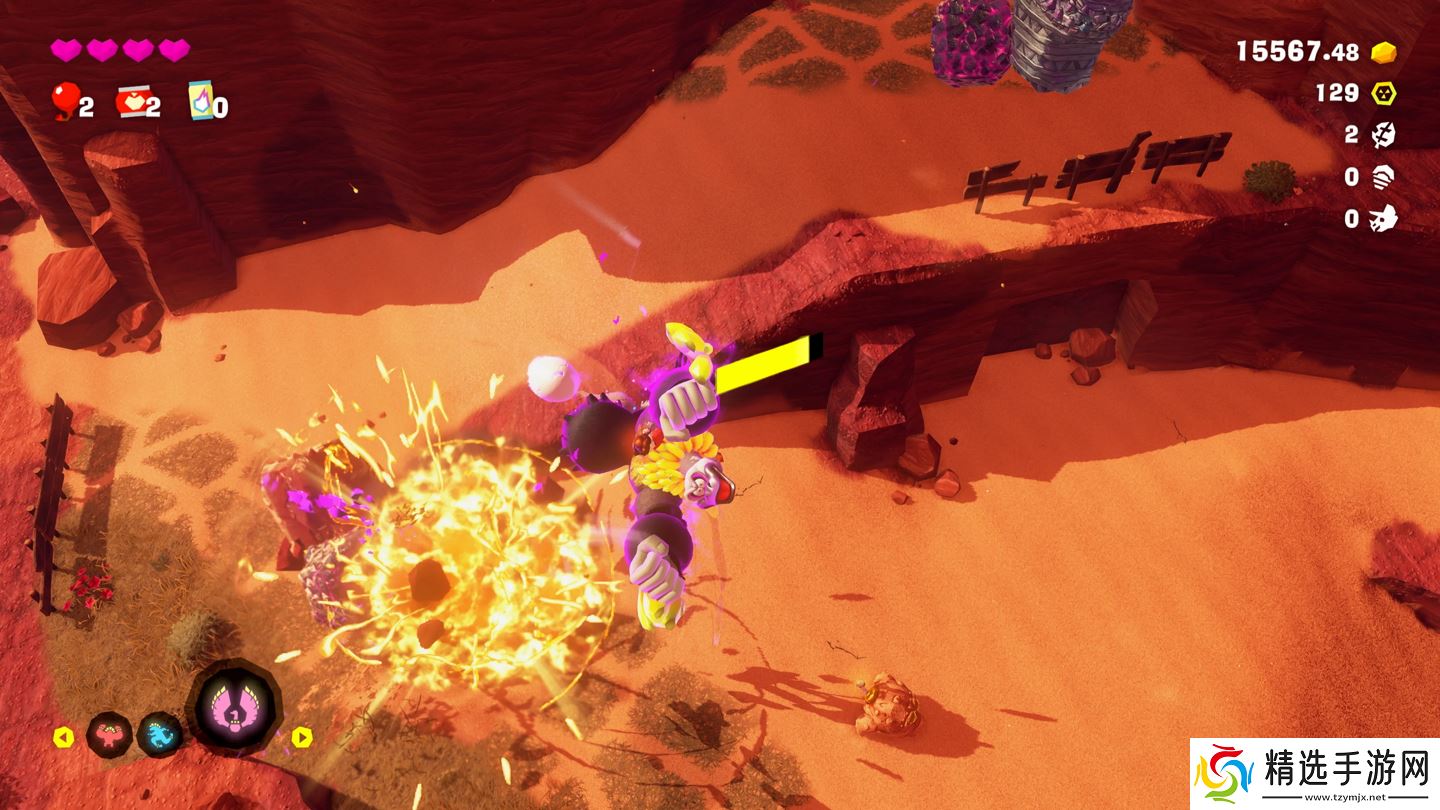Click the yellow right arrow selector
Screen dimensions: 1440x810
click(302, 738)
